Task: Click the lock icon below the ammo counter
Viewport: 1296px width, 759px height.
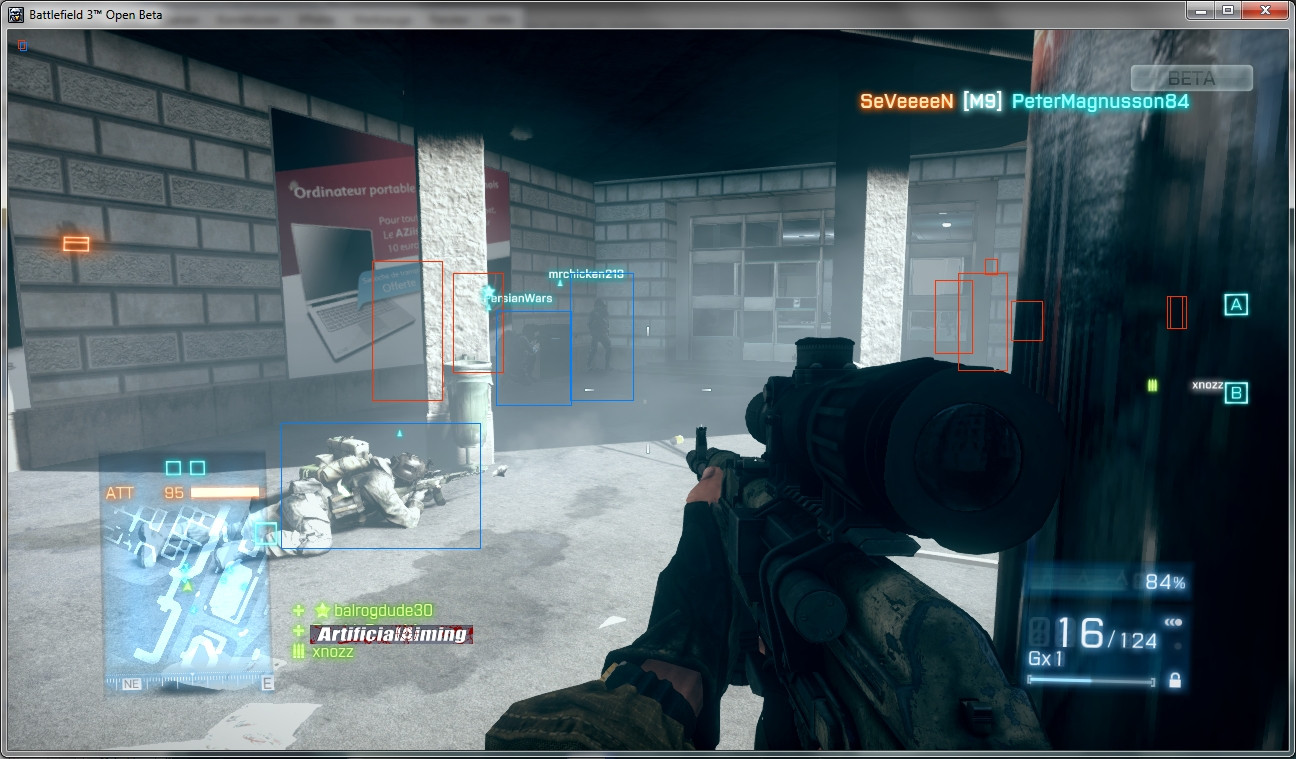Action: click(x=1175, y=681)
